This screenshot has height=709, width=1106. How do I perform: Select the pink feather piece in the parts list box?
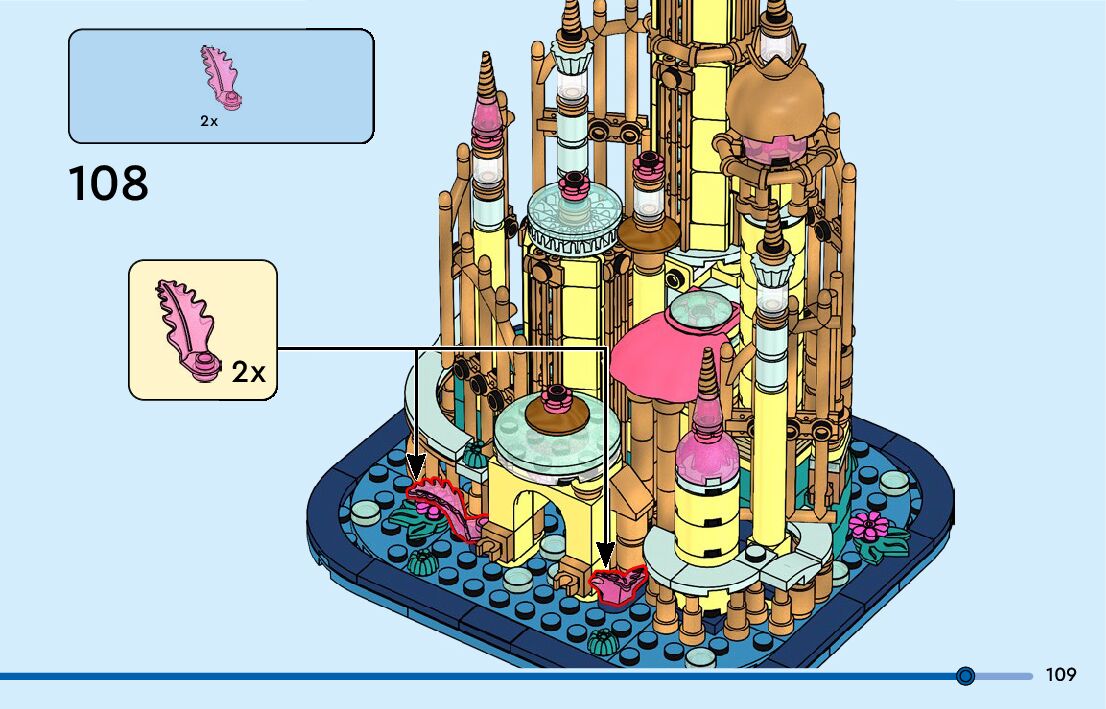pyautogui.click(x=222, y=77)
